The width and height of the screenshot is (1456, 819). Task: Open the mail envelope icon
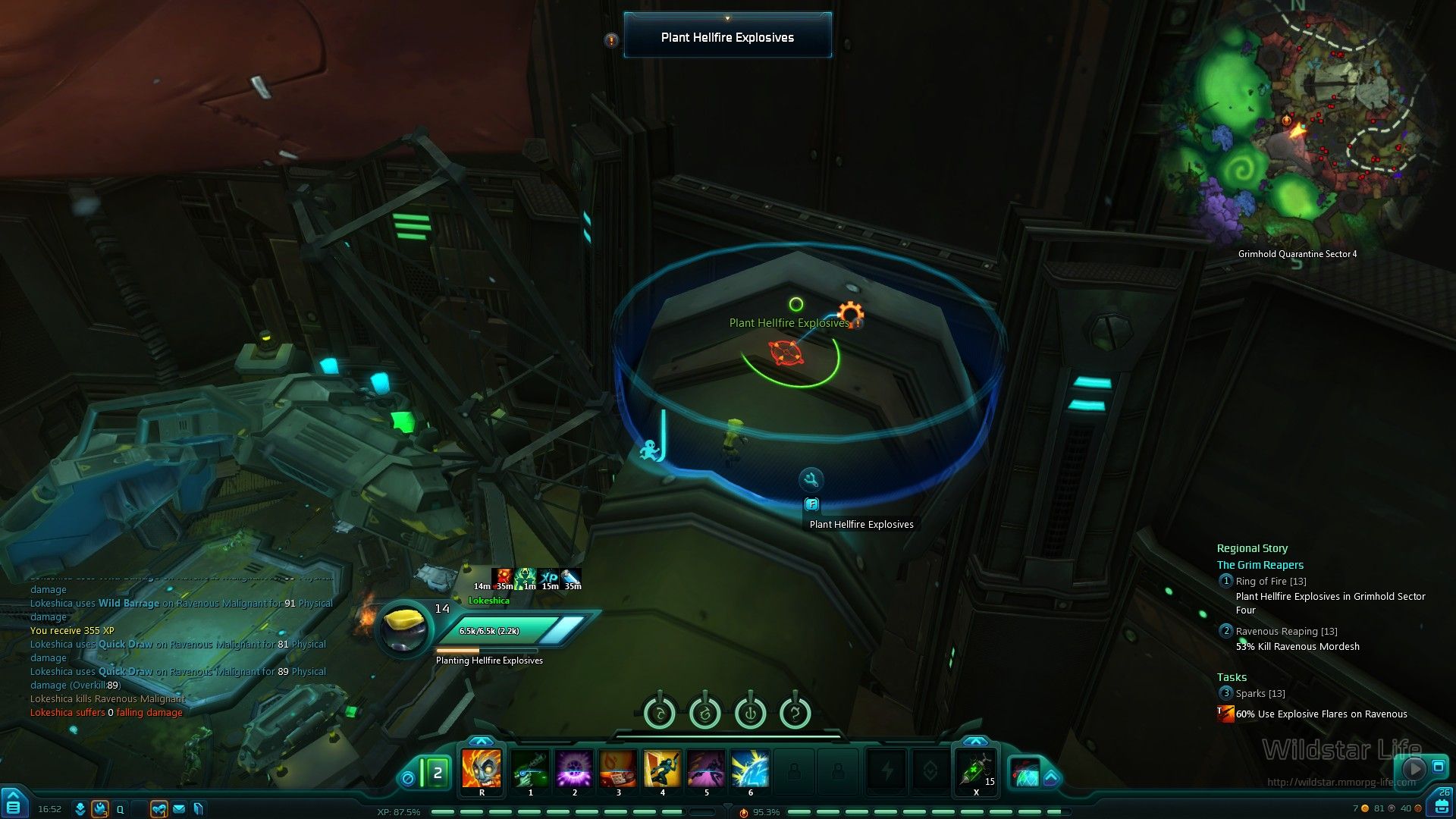(x=179, y=809)
